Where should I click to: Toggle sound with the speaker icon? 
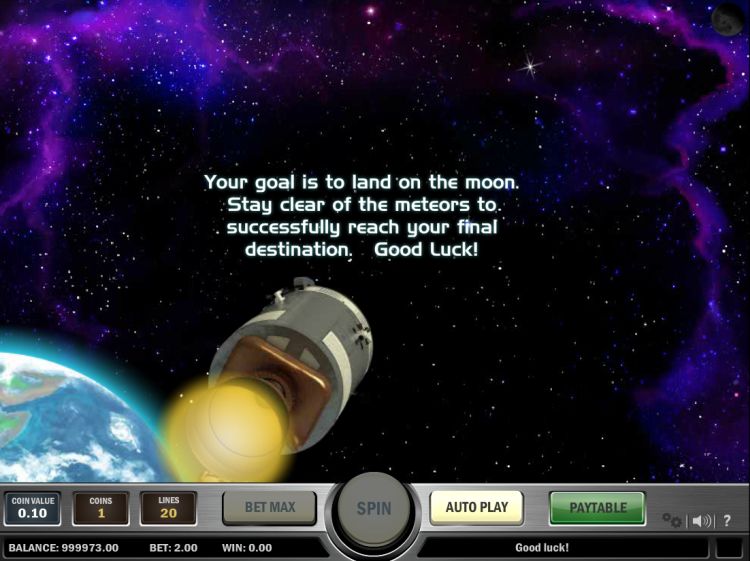pos(701,520)
